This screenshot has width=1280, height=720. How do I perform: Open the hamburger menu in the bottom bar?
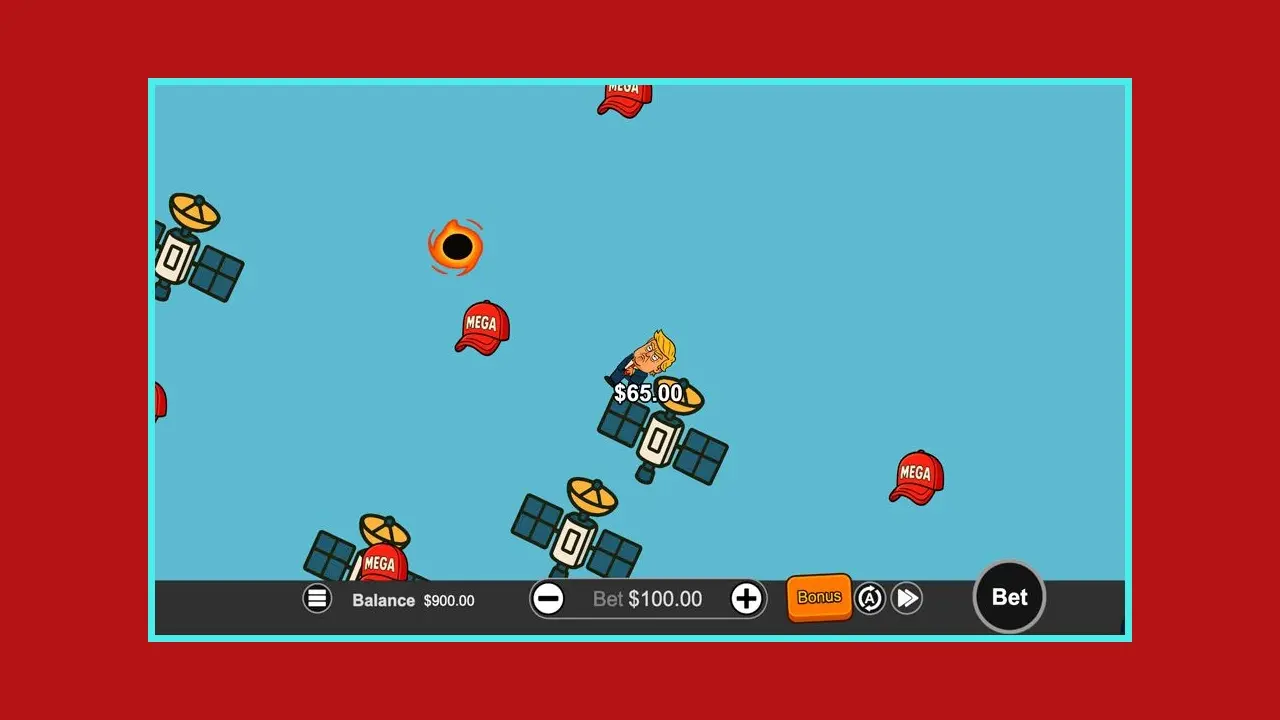pos(317,597)
